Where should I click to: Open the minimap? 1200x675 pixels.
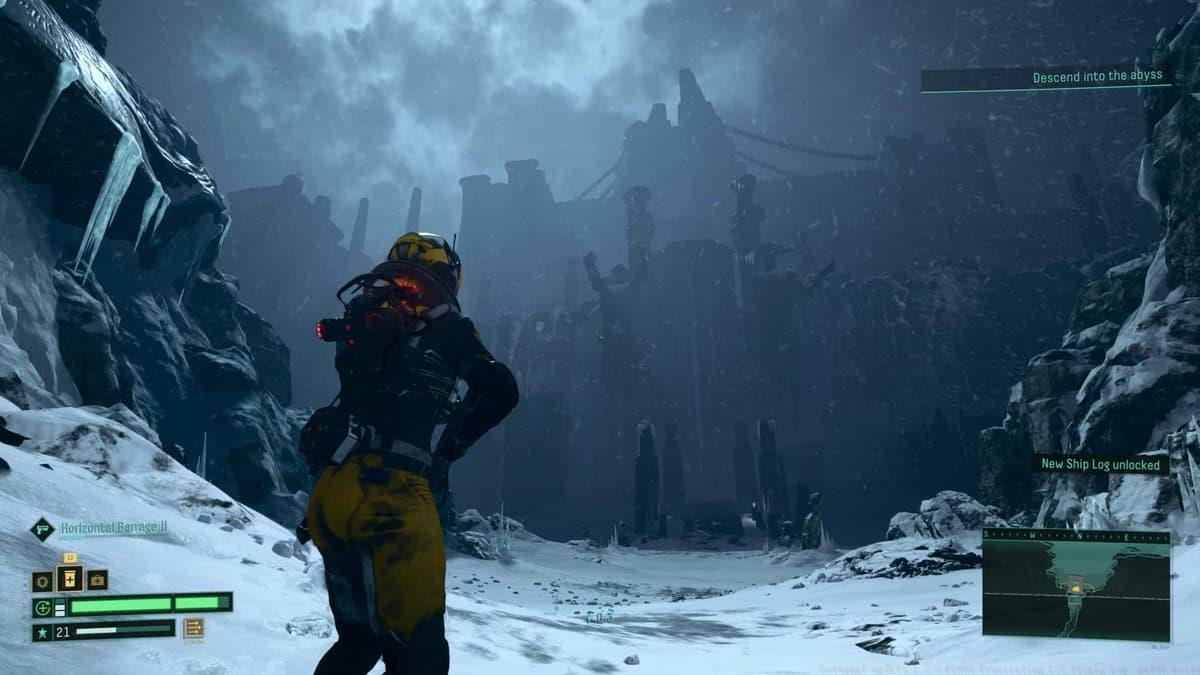[1076, 590]
